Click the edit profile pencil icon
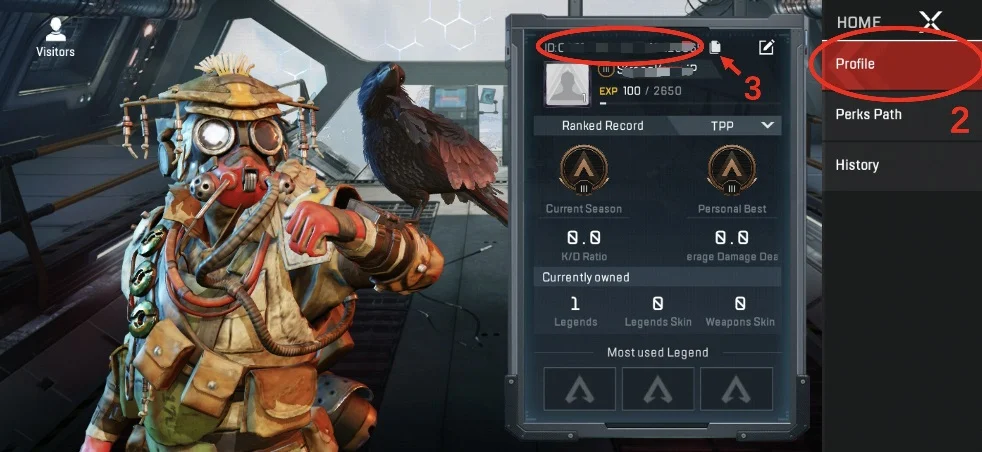Screen dimensions: 982x452 pos(766,46)
